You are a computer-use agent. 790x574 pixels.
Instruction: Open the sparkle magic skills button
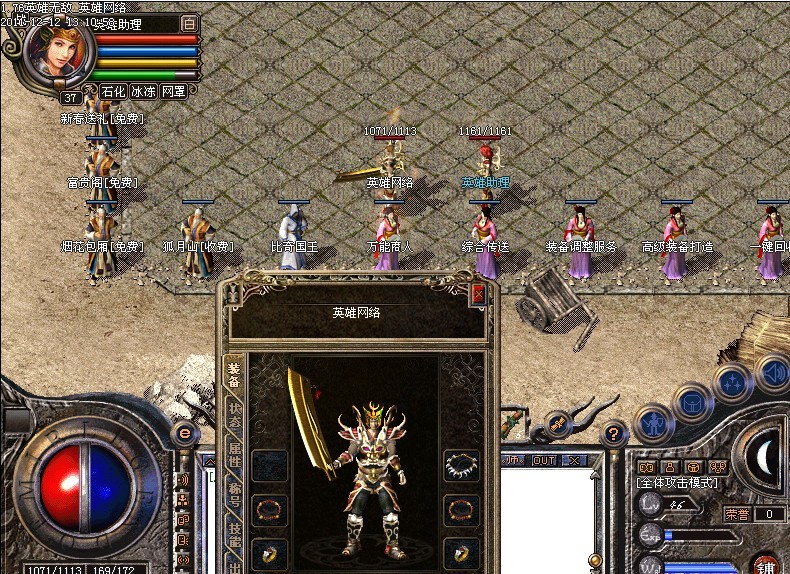(733, 383)
